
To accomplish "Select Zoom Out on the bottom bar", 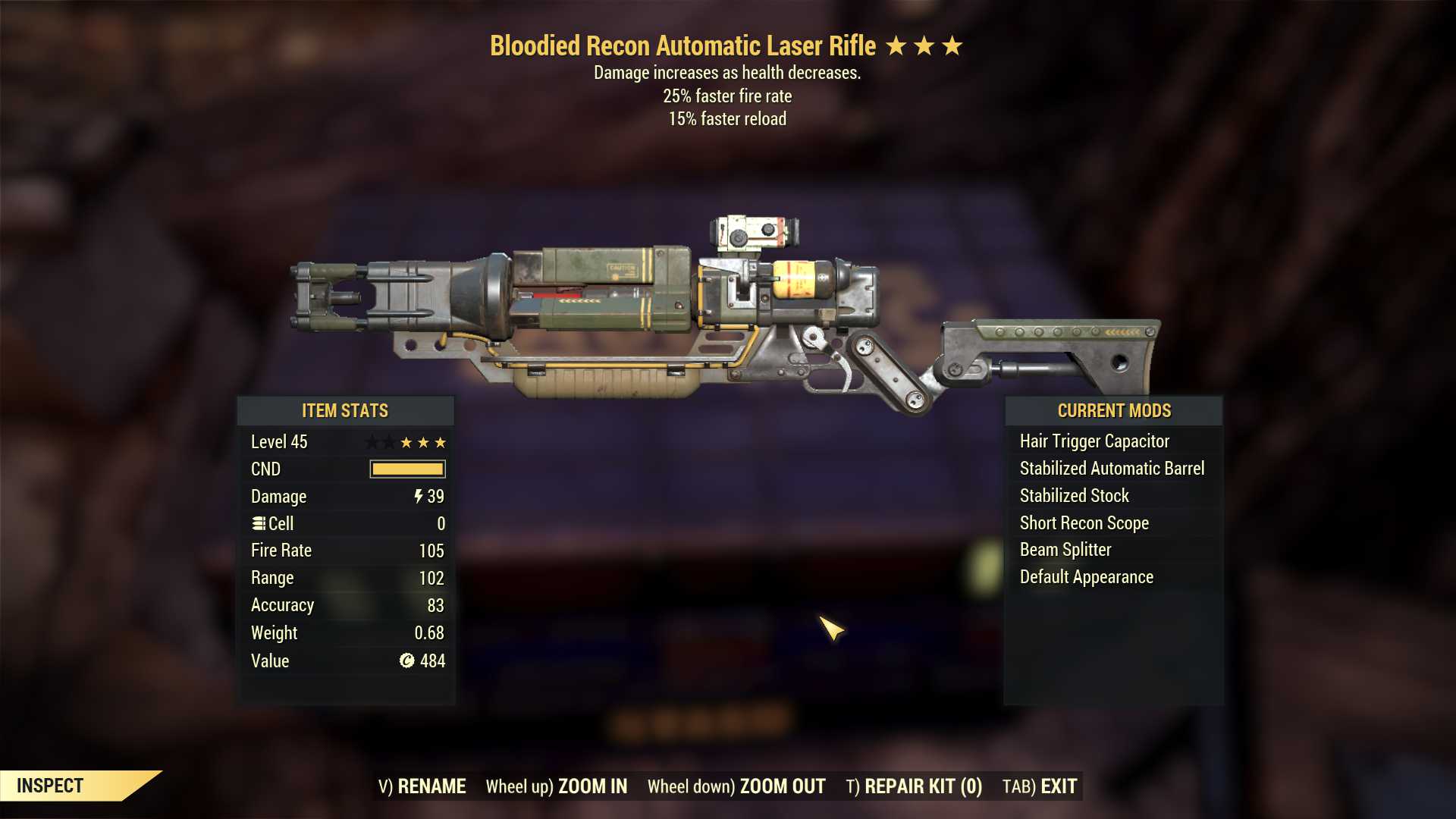I will point(736,786).
